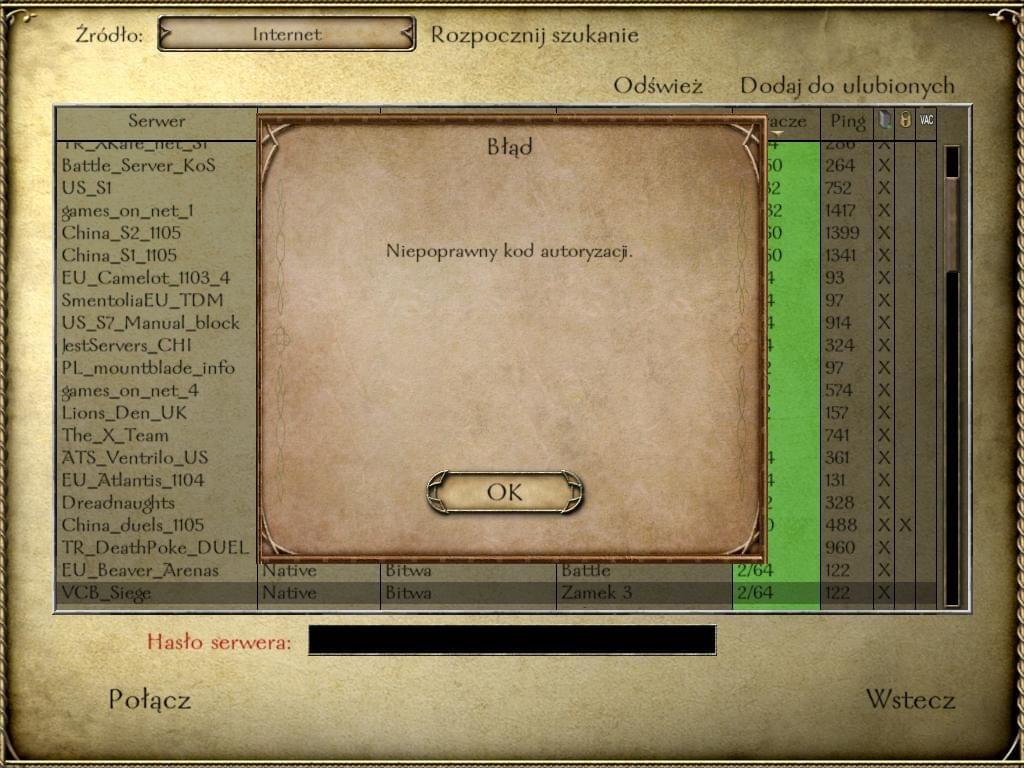Sort the list by Serwer column

tap(156, 121)
